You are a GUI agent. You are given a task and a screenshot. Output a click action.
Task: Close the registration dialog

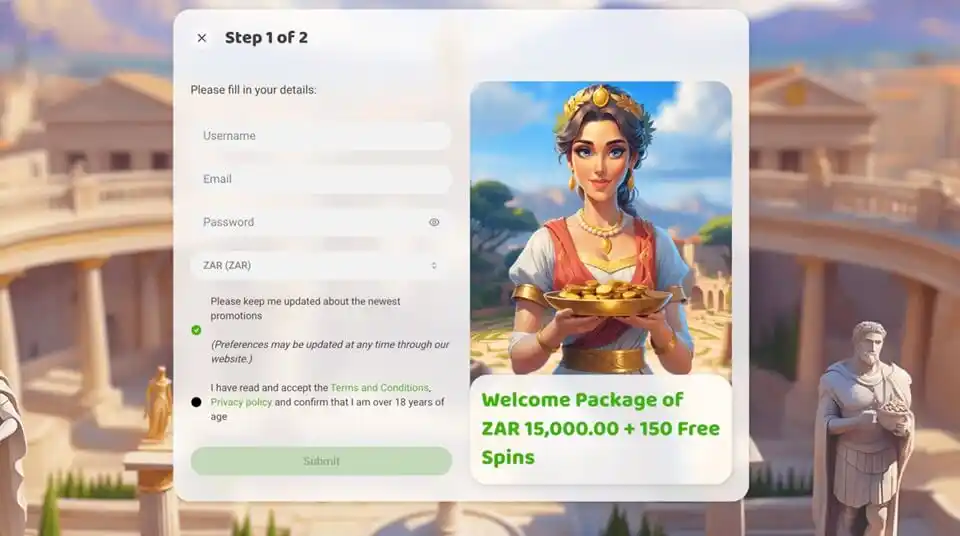click(x=202, y=38)
